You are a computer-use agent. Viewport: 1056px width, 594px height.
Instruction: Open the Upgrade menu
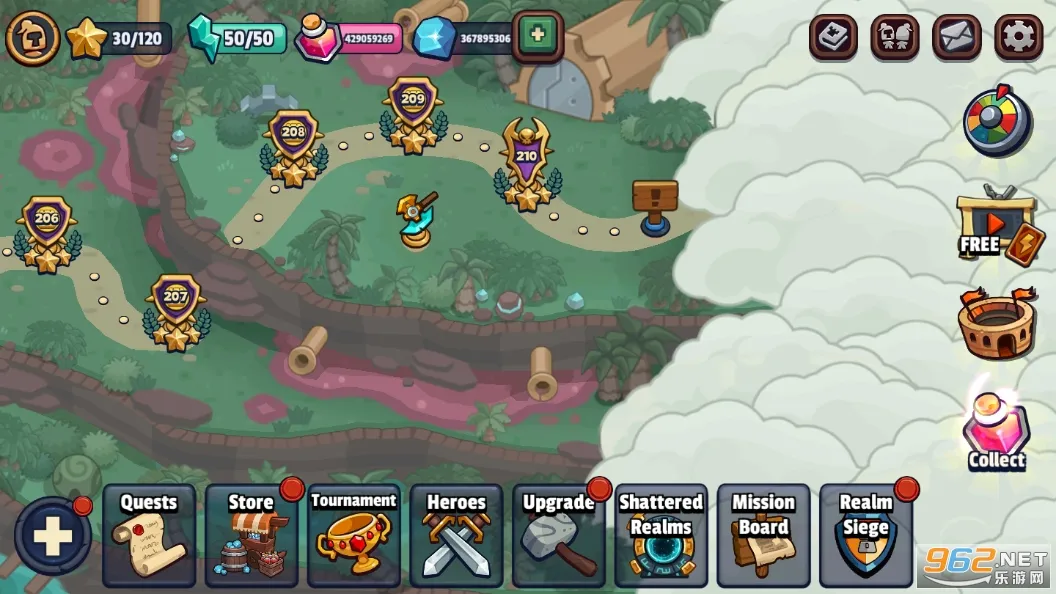pyautogui.click(x=558, y=535)
